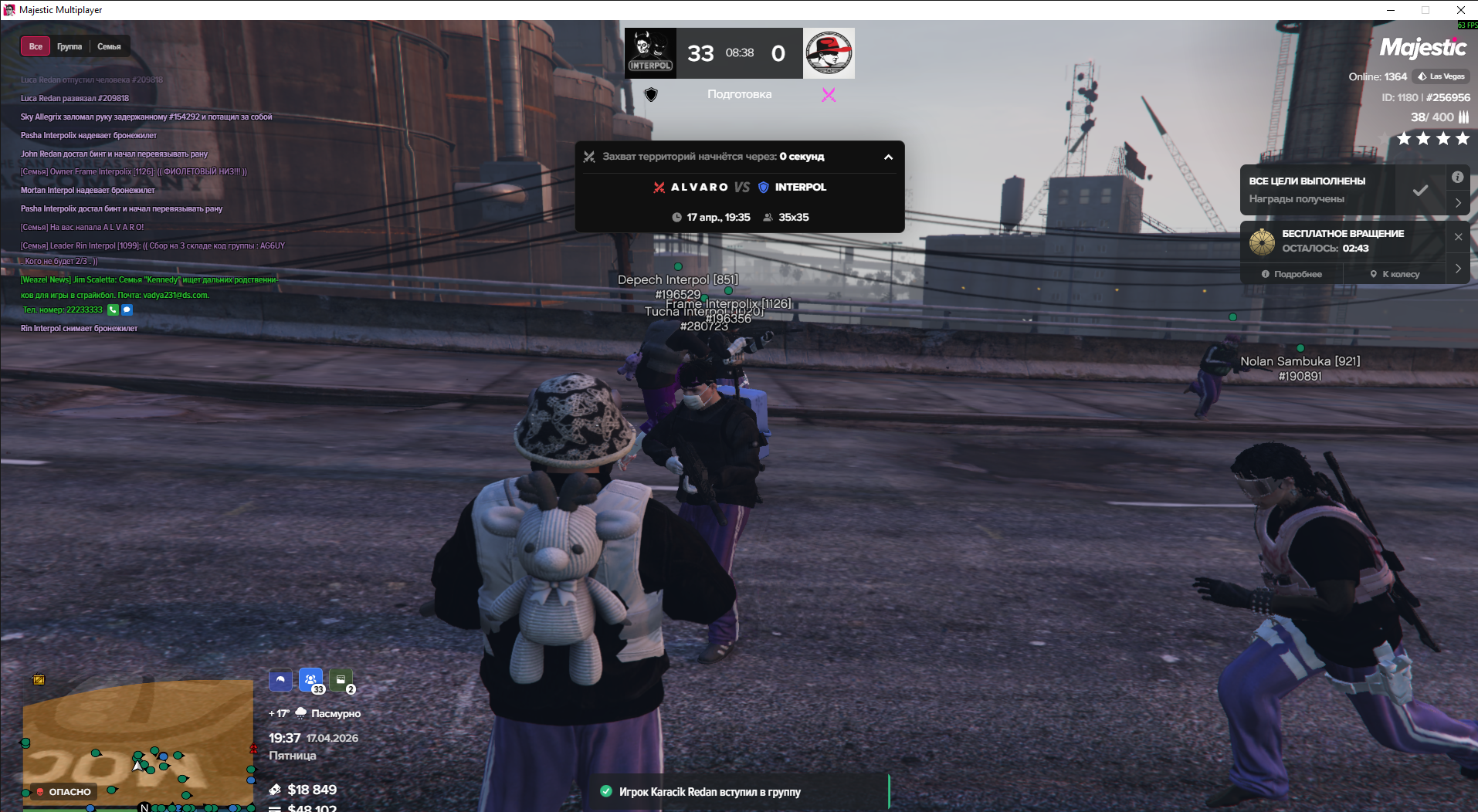Minimize the game window

click(1391, 10)
